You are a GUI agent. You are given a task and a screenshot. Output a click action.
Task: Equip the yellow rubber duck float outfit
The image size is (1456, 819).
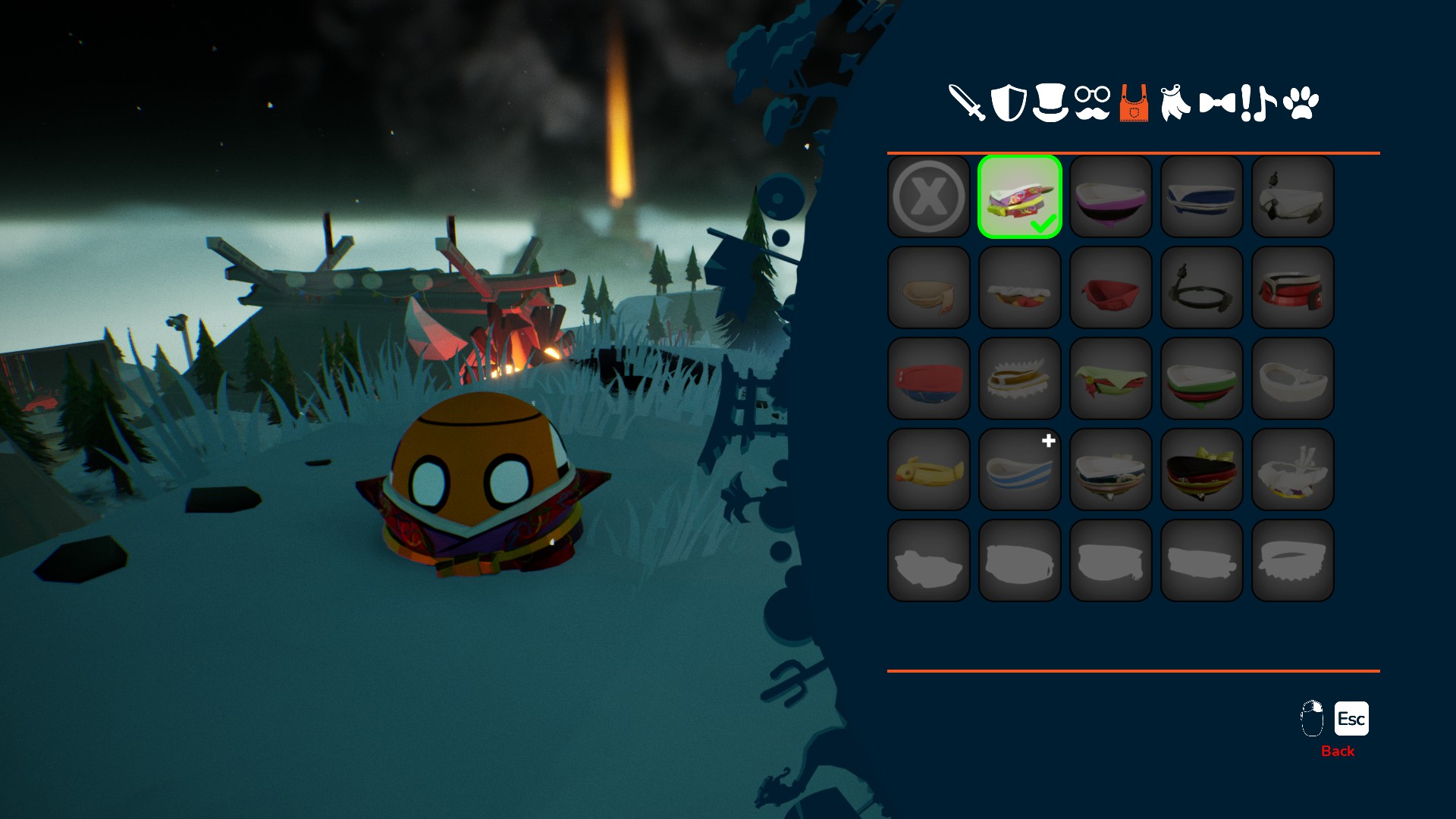929,470
